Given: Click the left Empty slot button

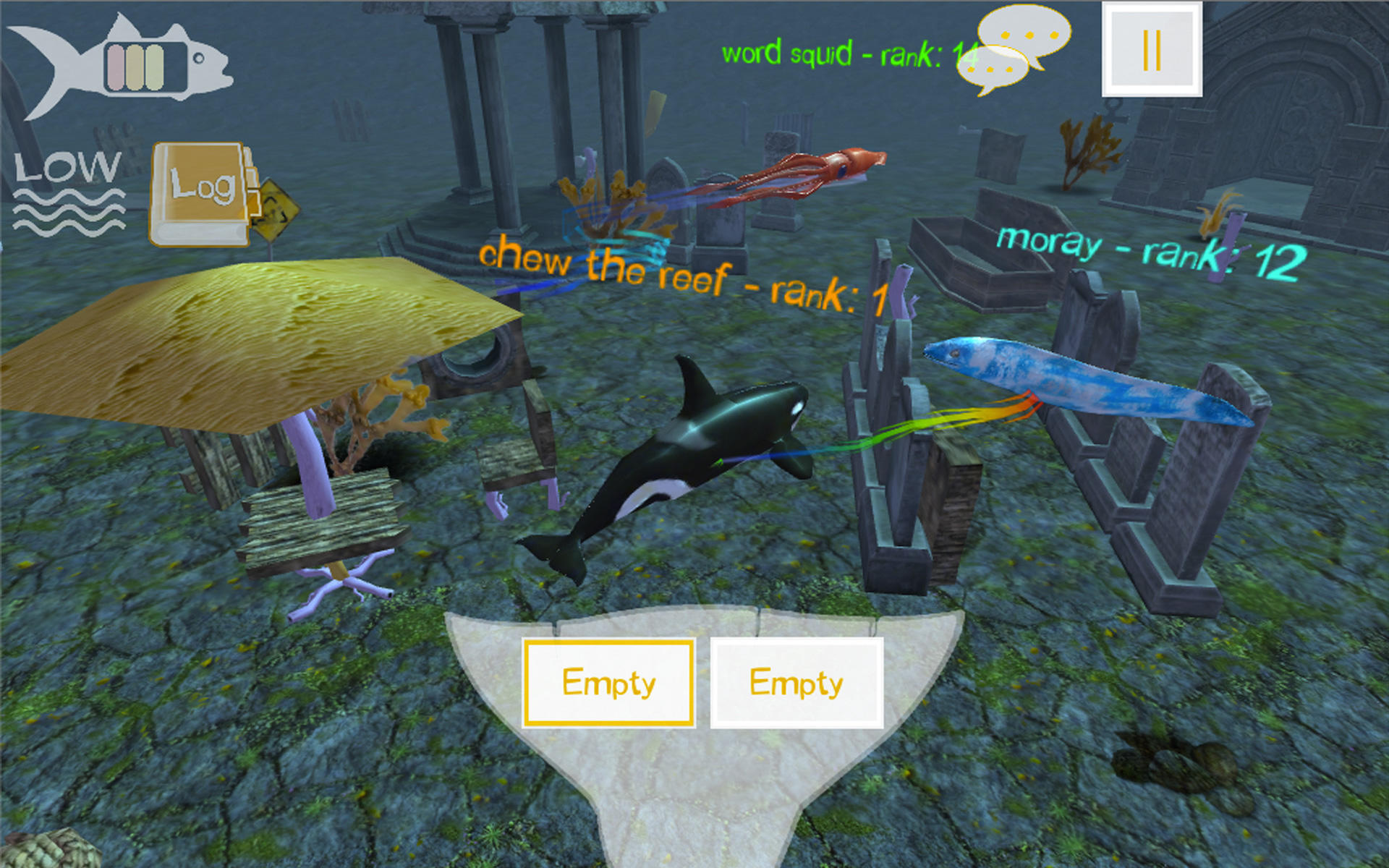Looking at the screenshot, I should (x=608, y=681).
